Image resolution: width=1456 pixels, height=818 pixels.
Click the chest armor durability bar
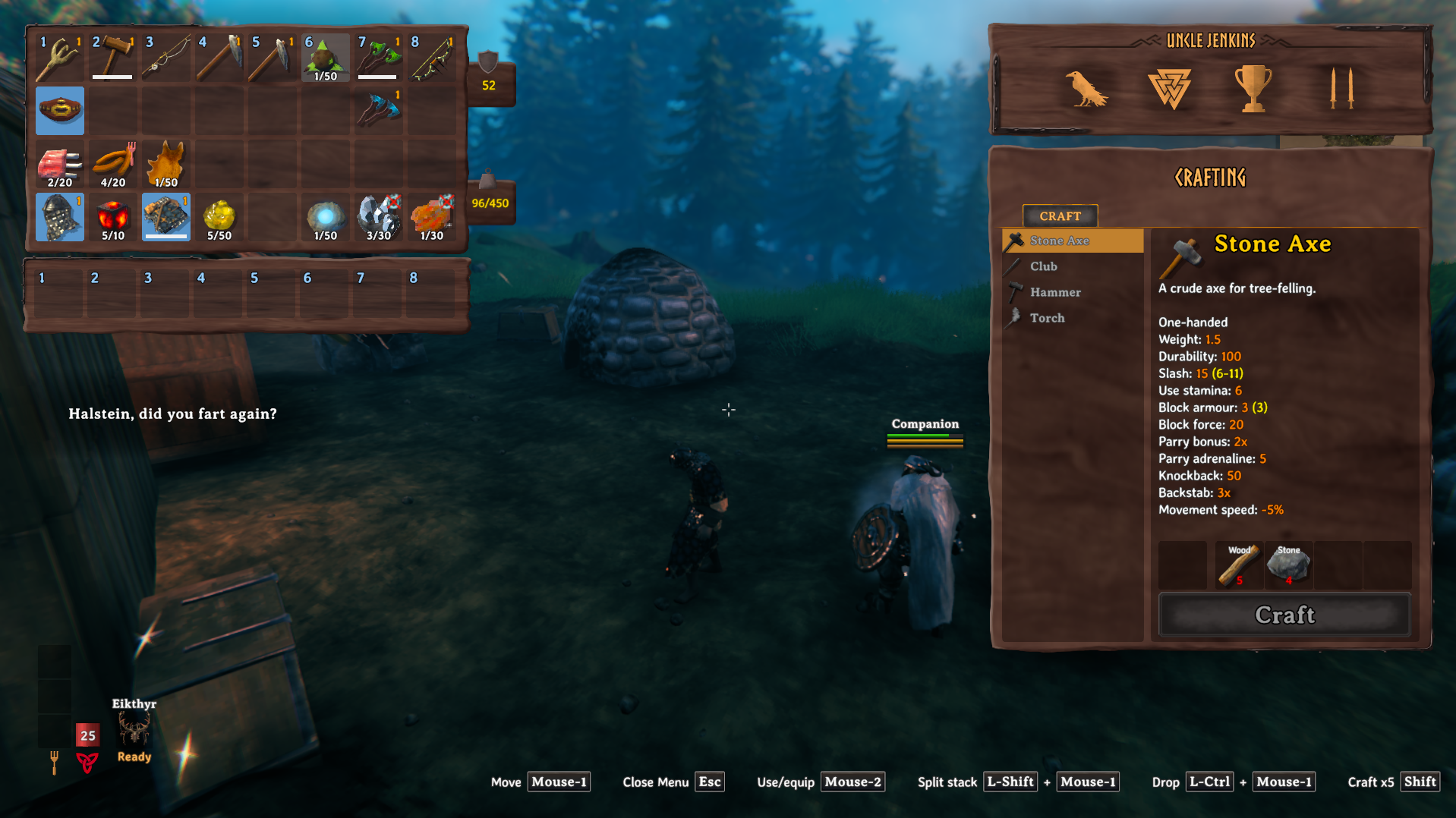pyautogui.click(x=165, y=237)
